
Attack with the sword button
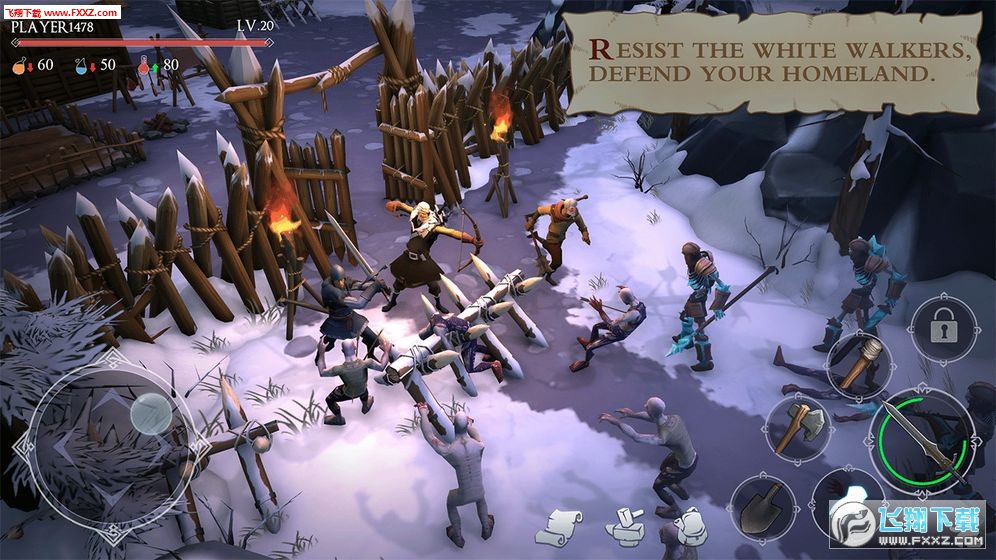[921, 436]
